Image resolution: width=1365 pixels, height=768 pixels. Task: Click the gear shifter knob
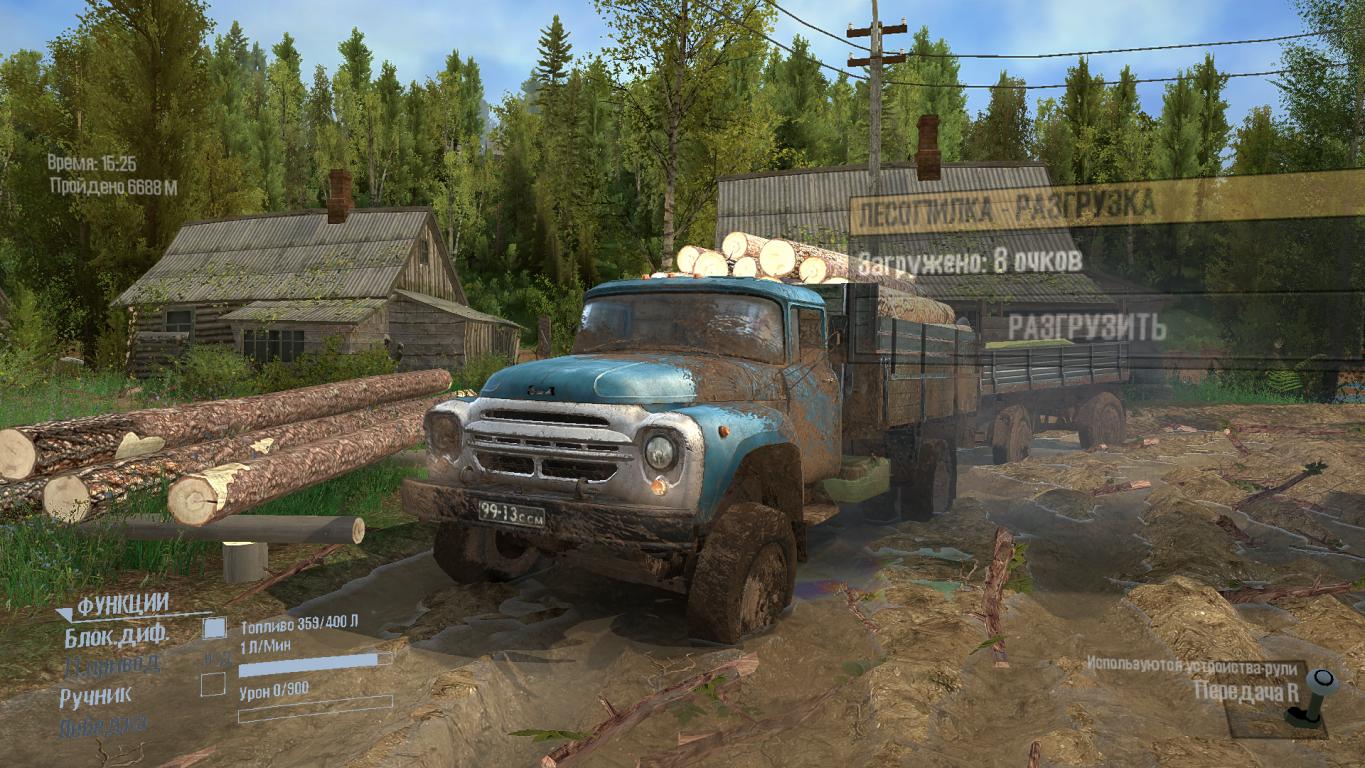(x=1323, y=681)
